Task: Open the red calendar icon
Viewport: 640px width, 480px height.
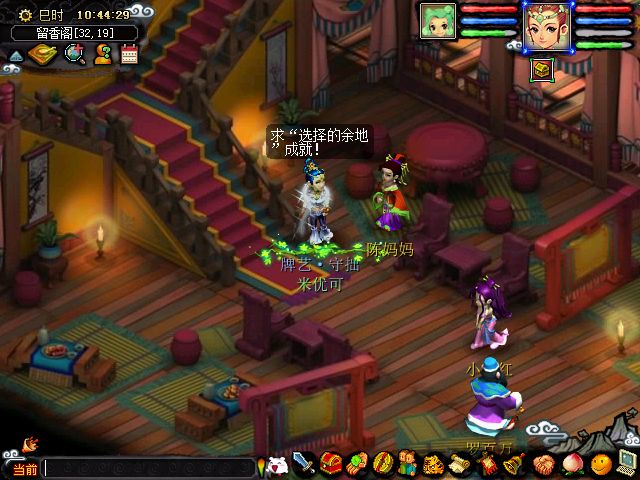Action: point(129,54)
